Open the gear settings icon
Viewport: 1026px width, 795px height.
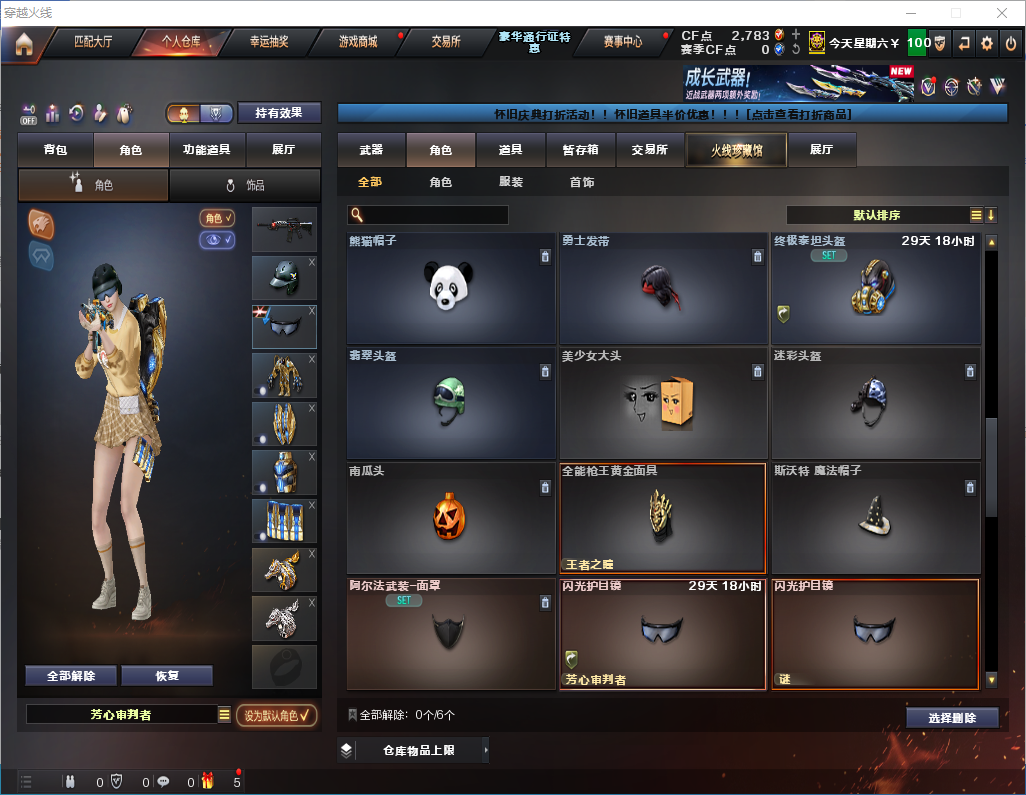click(x=987, y=43)
